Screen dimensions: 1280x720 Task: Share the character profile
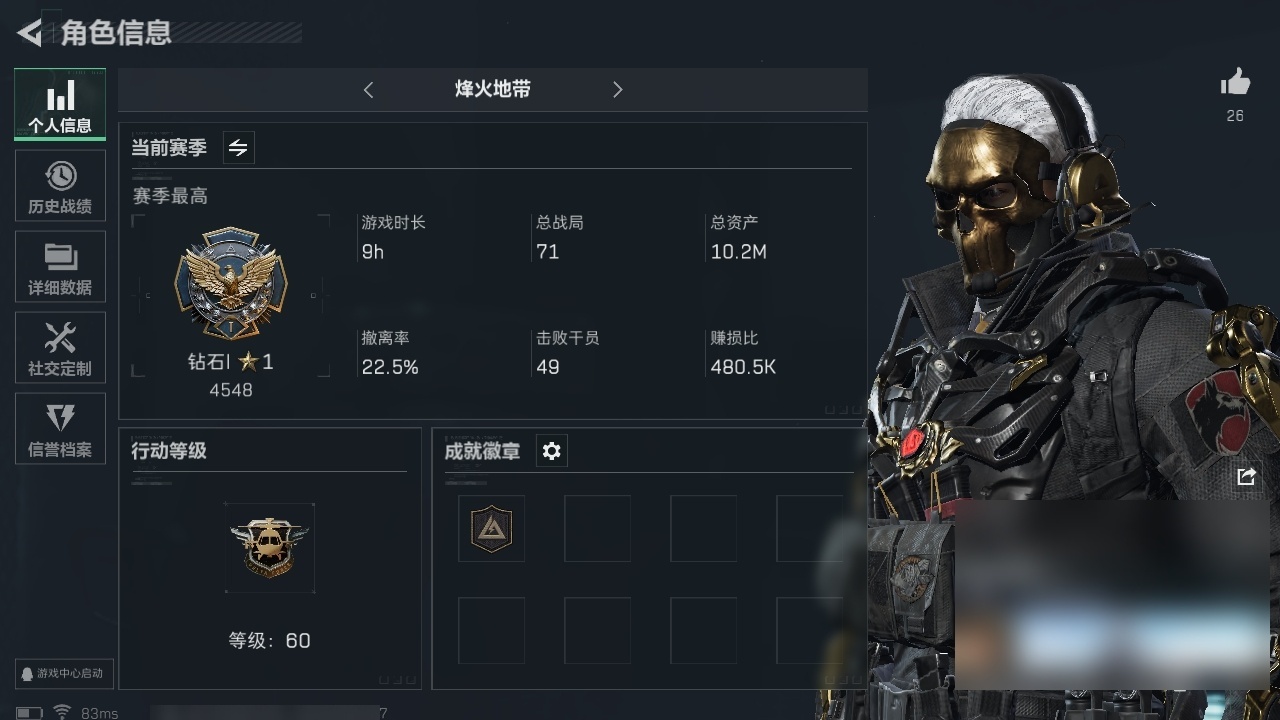pyautogui.click(x=1246, y=477)
